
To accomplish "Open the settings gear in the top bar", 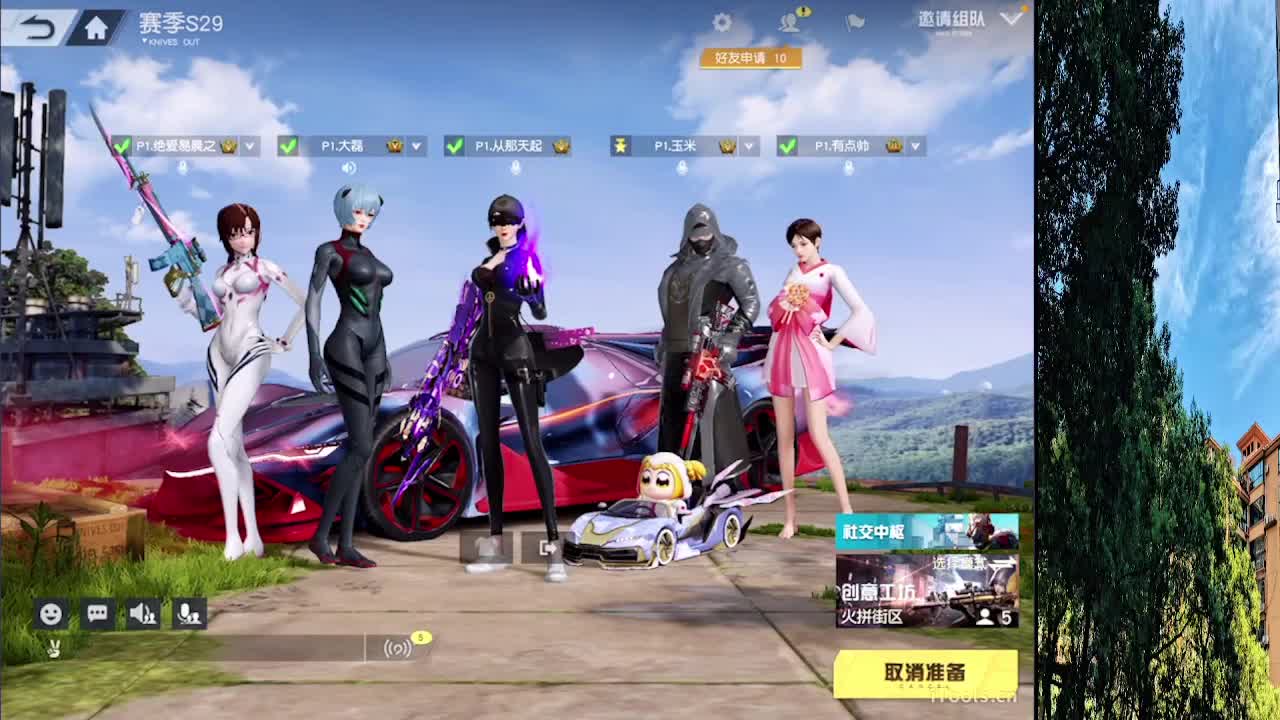I will [x=722, y=21].
